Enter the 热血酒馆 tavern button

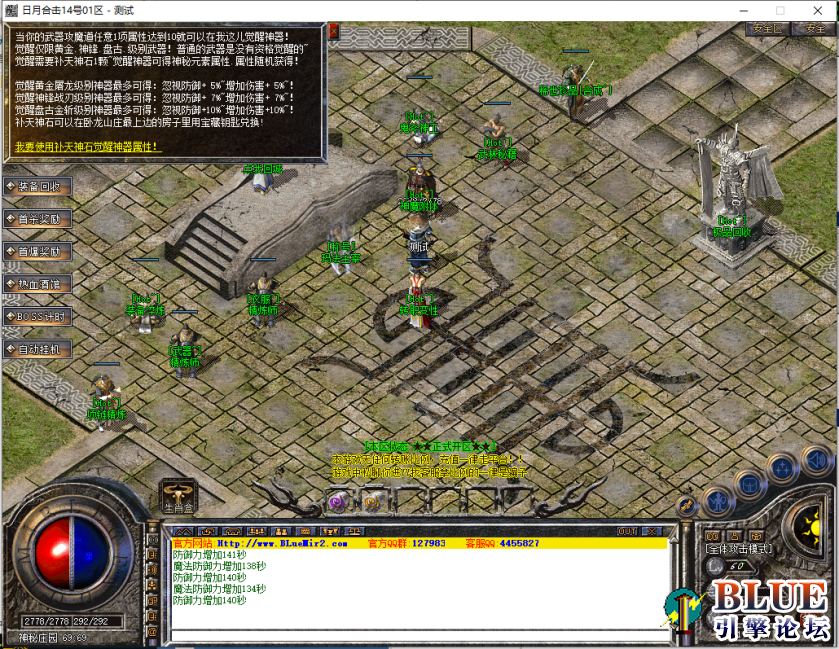pos(38,284)
